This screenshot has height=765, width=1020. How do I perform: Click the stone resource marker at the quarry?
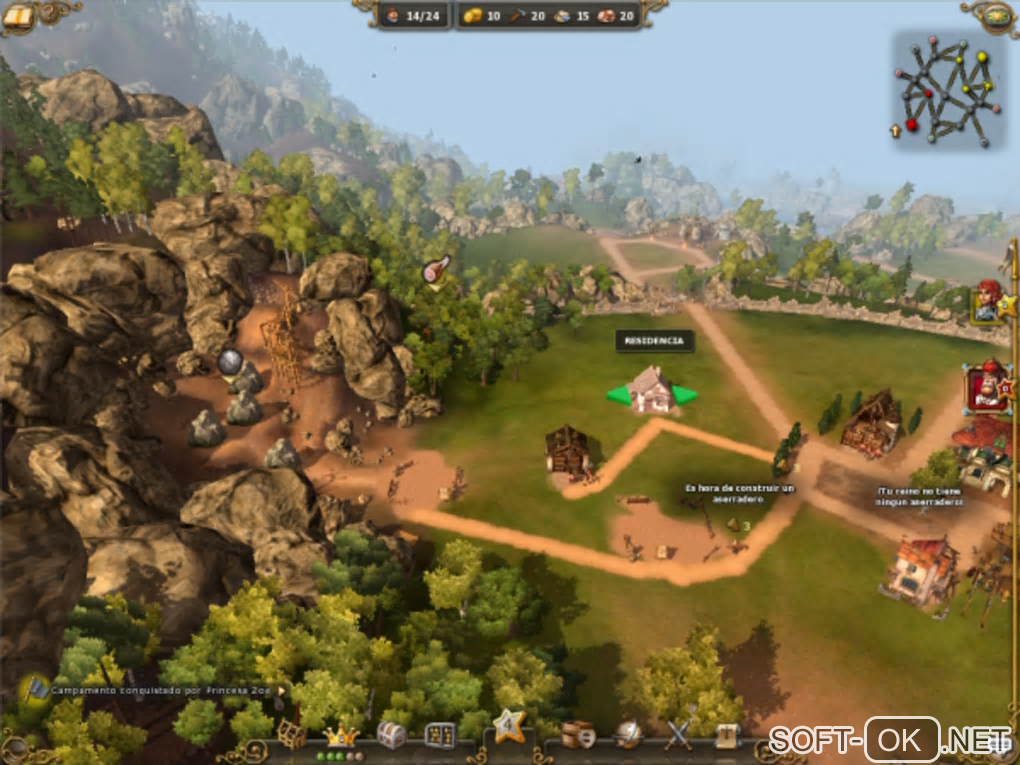230,362
